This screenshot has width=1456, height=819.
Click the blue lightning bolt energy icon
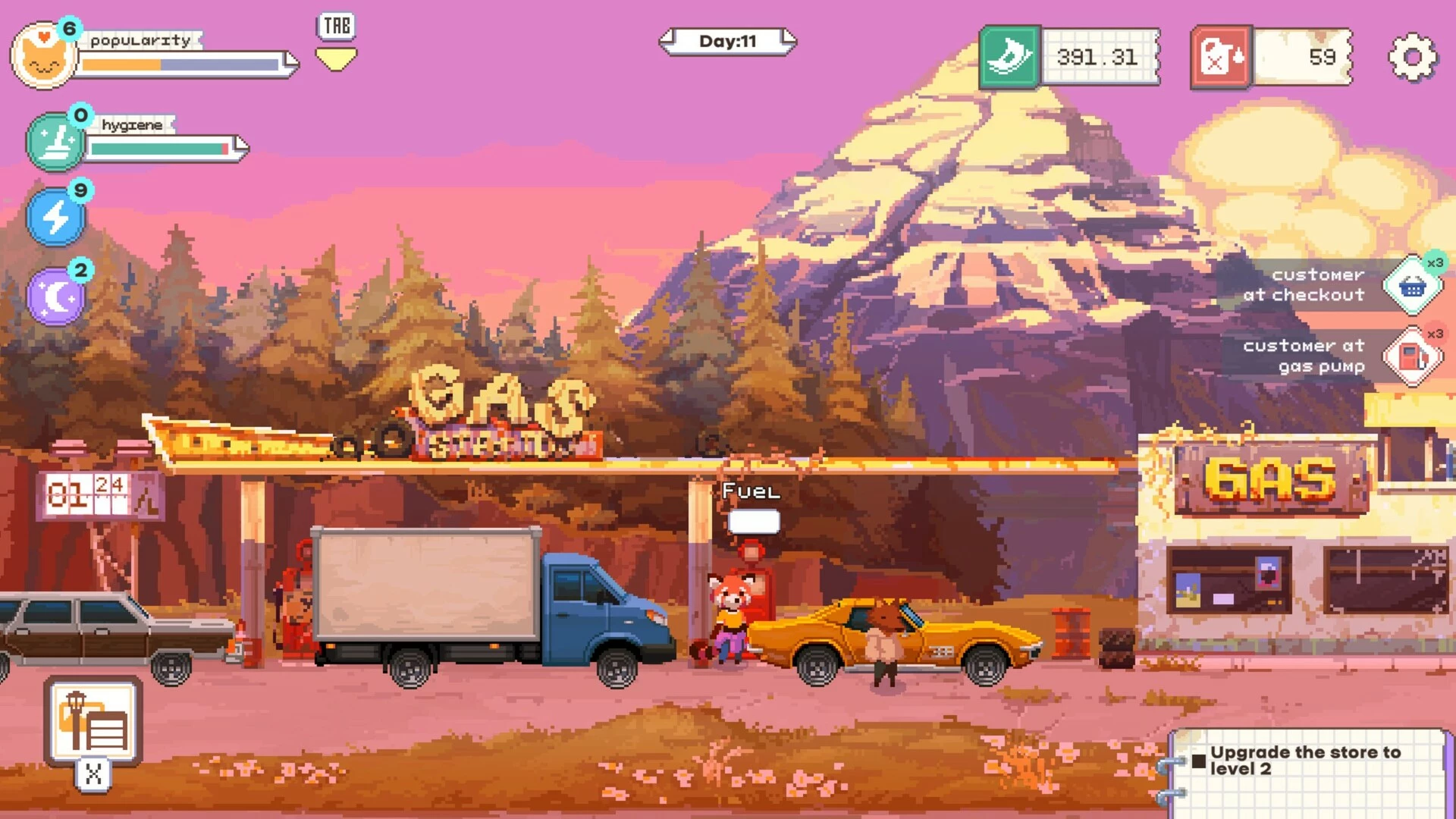tap(56, 218)
